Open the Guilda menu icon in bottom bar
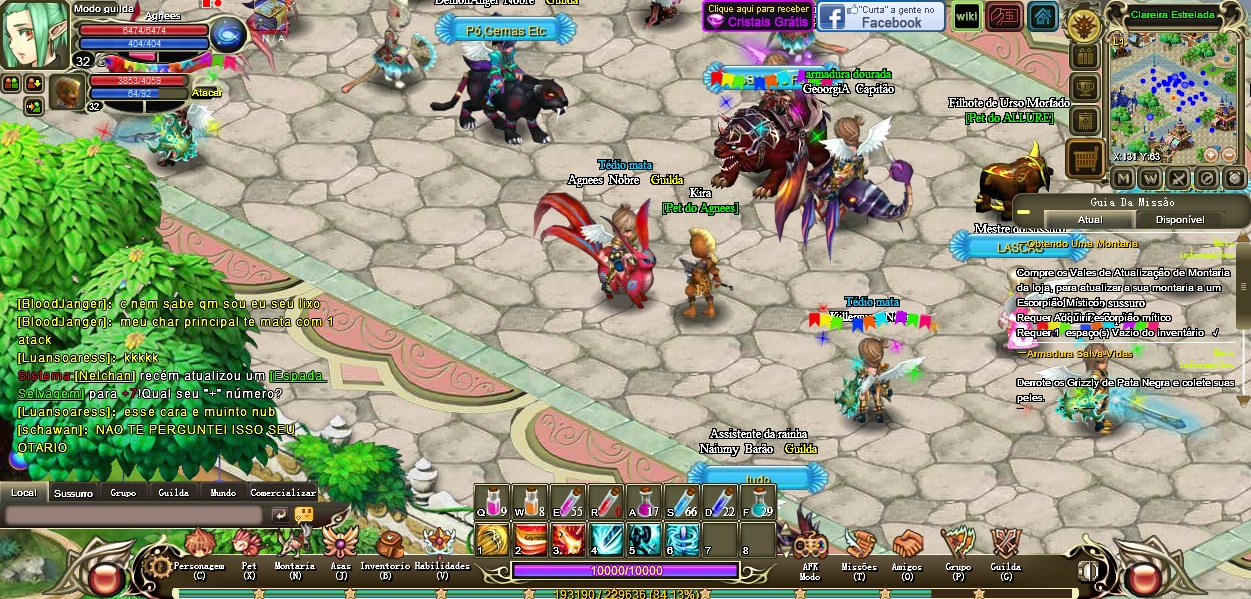 pos(1006,546)
